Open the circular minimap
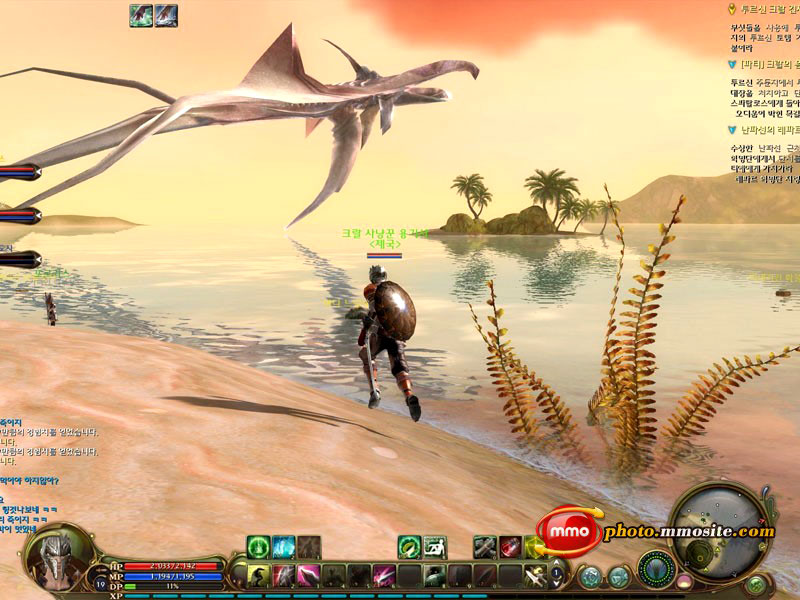This screenshot has width=800, height=600. [x=721, y=526]
